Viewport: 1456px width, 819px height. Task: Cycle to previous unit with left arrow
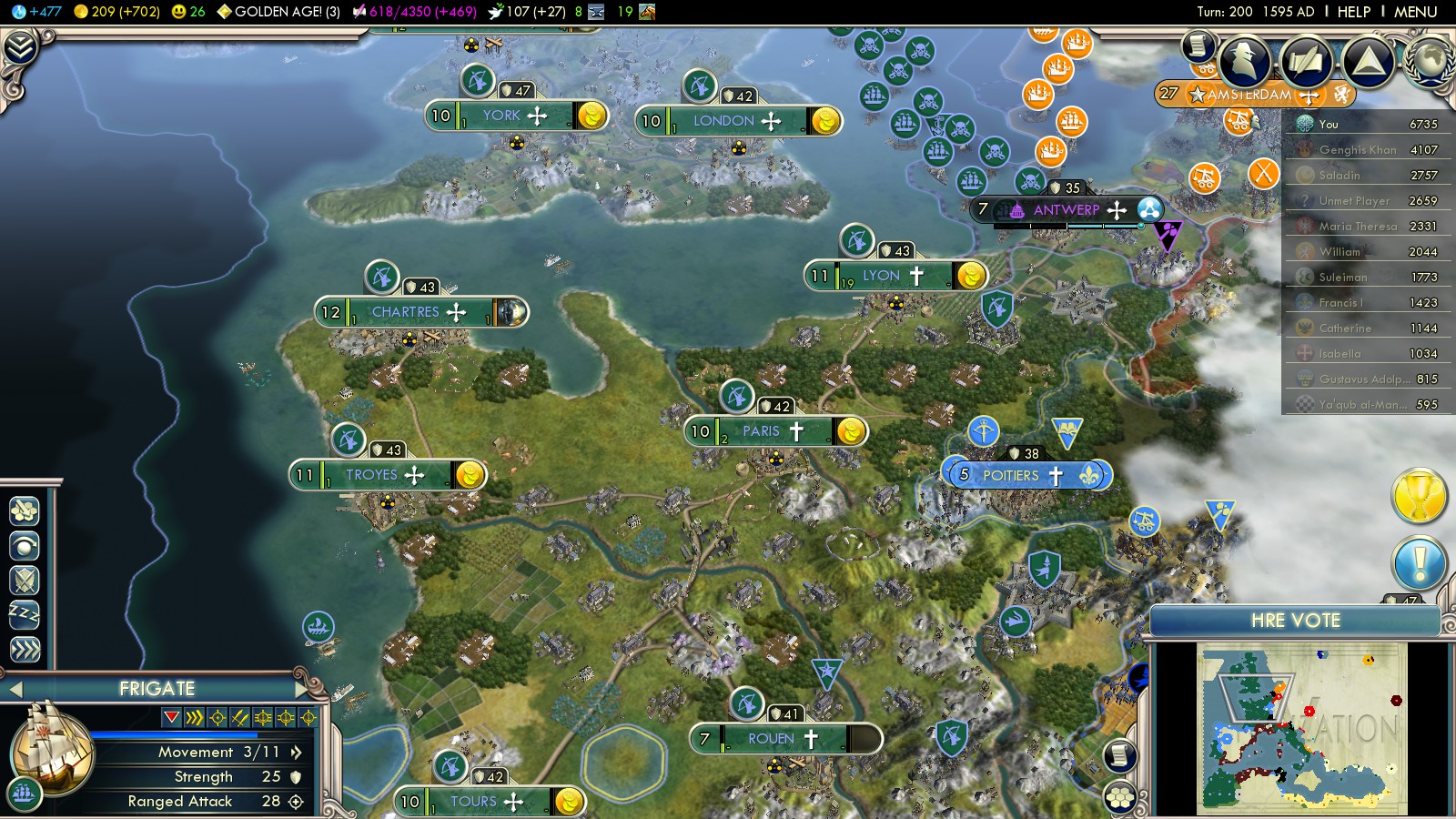(15, 690)
